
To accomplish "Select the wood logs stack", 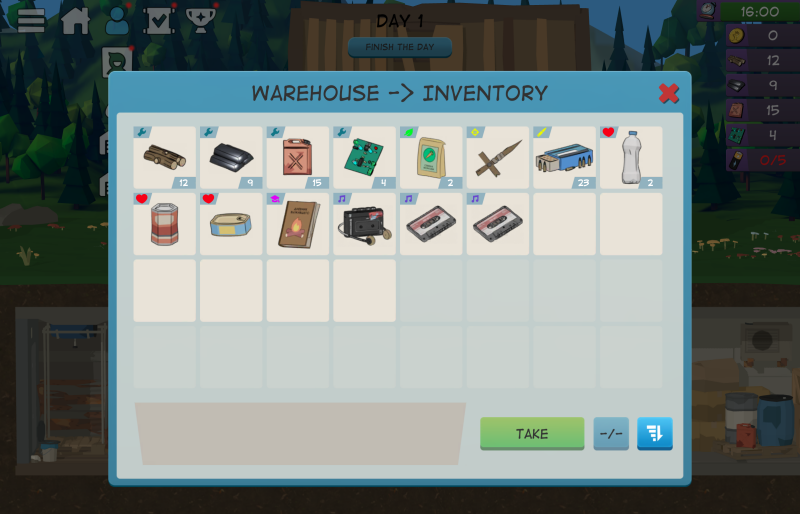I will [x=165, y=158].
